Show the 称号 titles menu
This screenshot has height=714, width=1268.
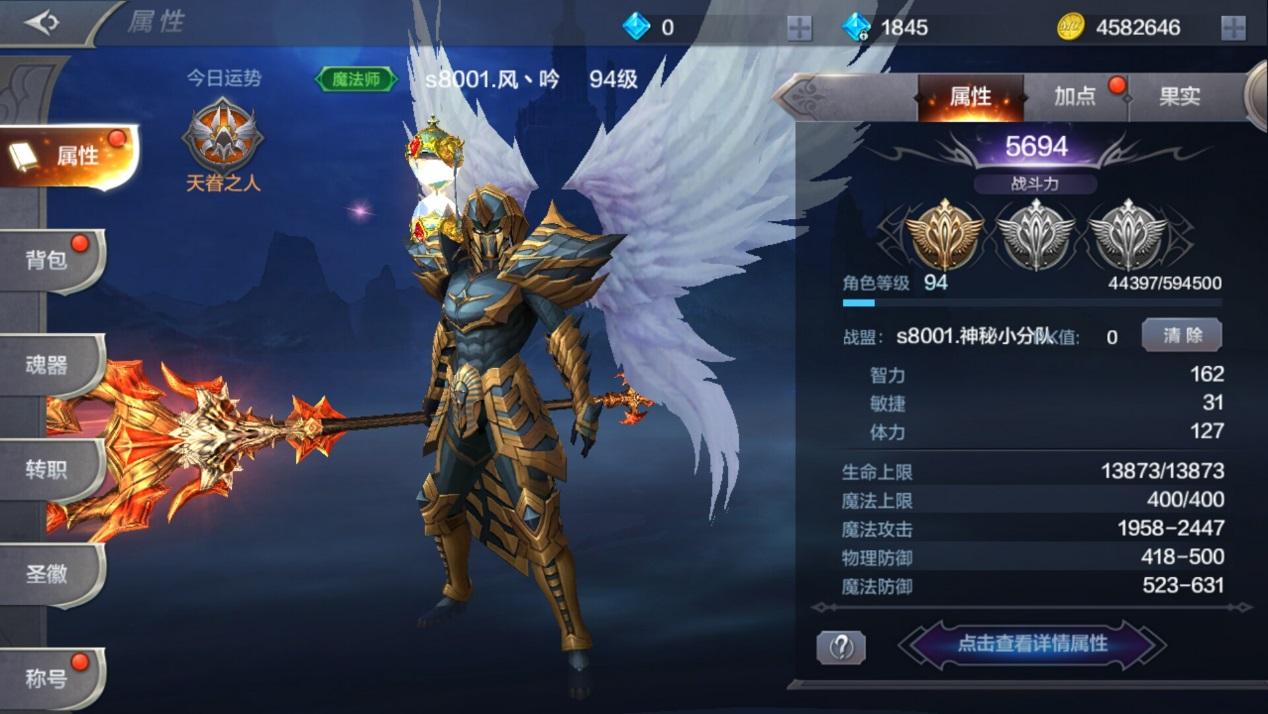(50, 679)
